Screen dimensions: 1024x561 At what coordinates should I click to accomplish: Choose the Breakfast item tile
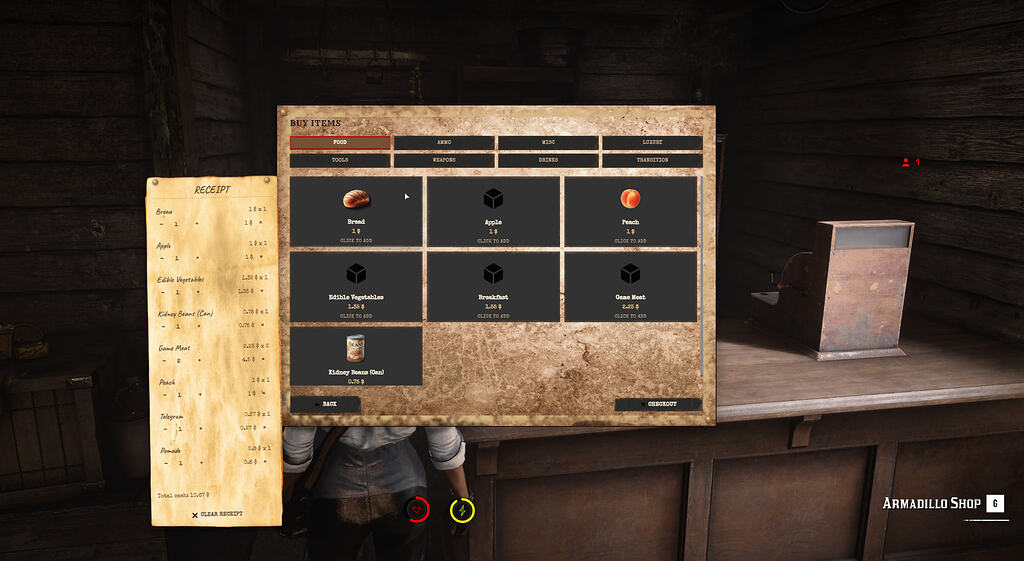click(x=493, y=286)
